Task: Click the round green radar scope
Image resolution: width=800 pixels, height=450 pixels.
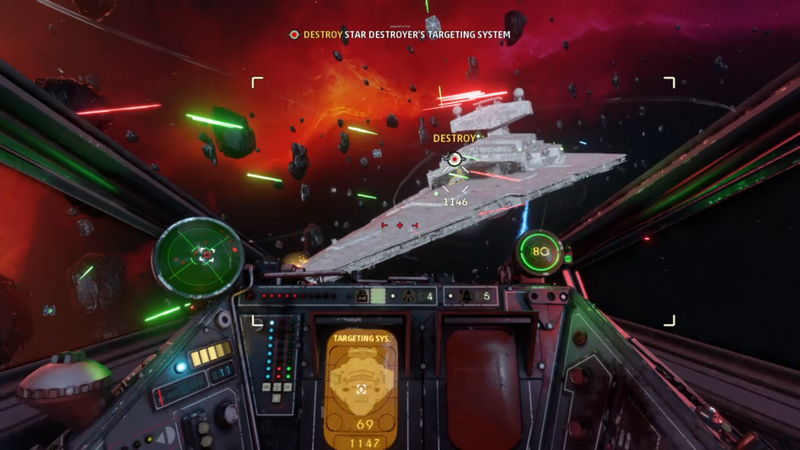Action: coord(199,255)
